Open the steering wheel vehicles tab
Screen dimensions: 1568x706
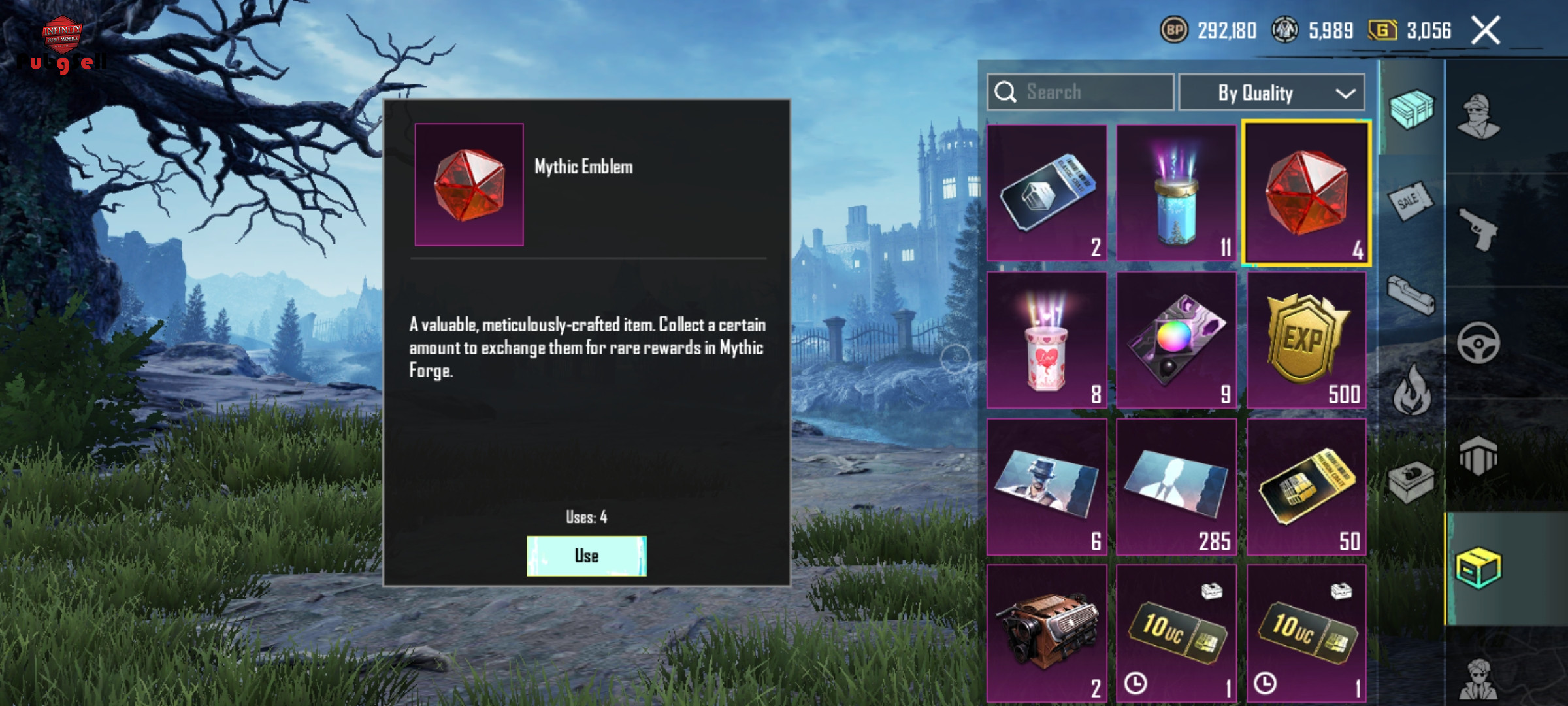pyautogui.click(x=1478, y=343)
